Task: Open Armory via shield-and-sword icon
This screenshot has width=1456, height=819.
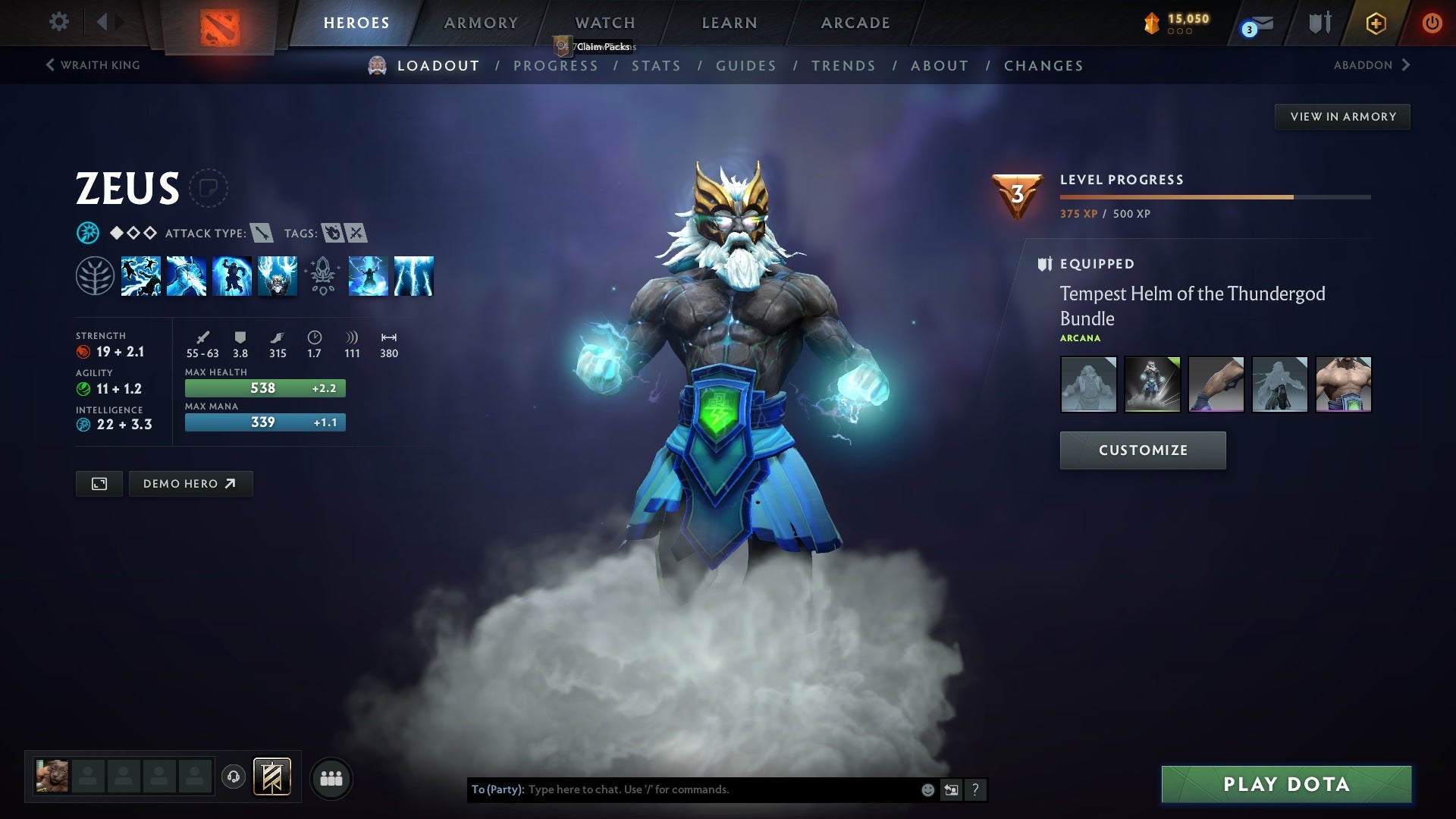Action: (x=1319, y=23)
